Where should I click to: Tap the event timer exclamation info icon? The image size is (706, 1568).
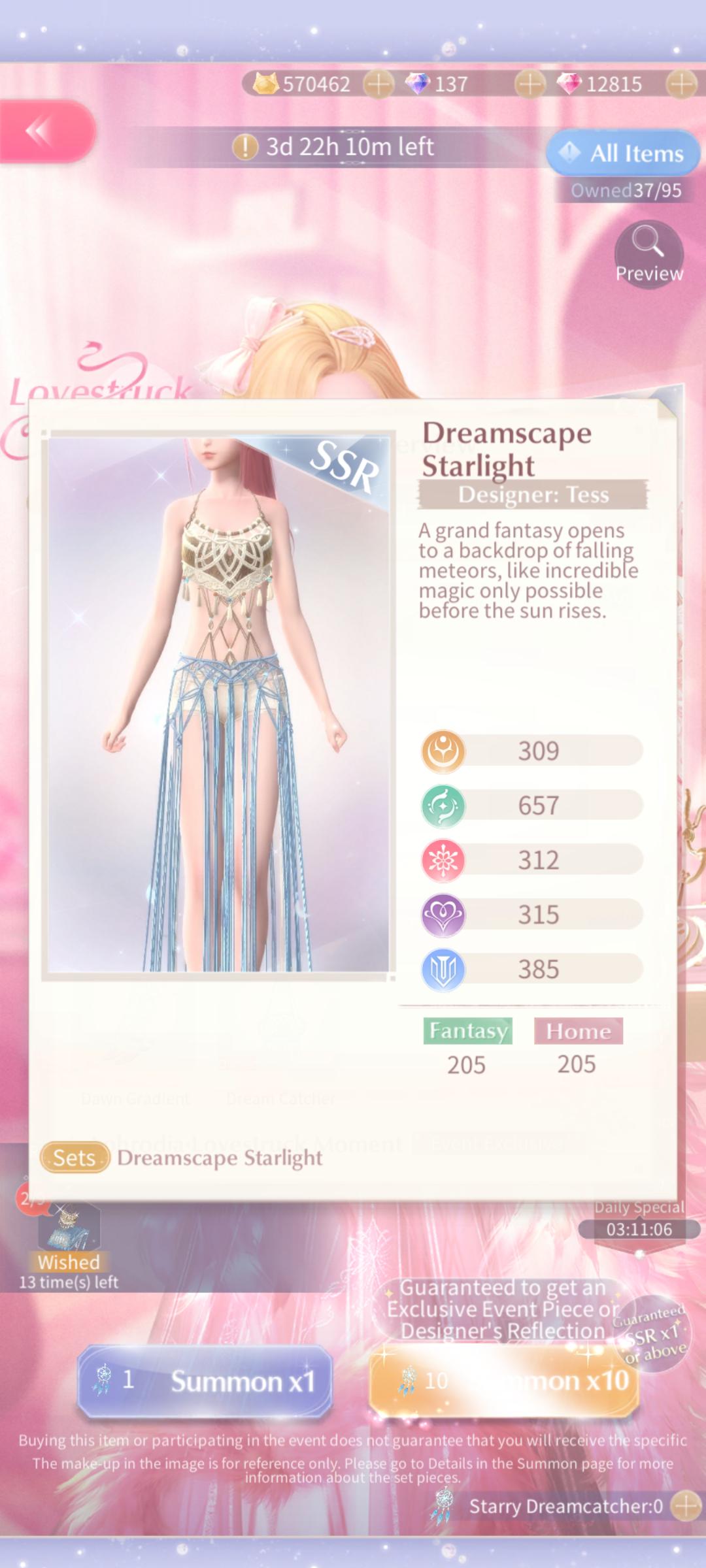[245, 147]
